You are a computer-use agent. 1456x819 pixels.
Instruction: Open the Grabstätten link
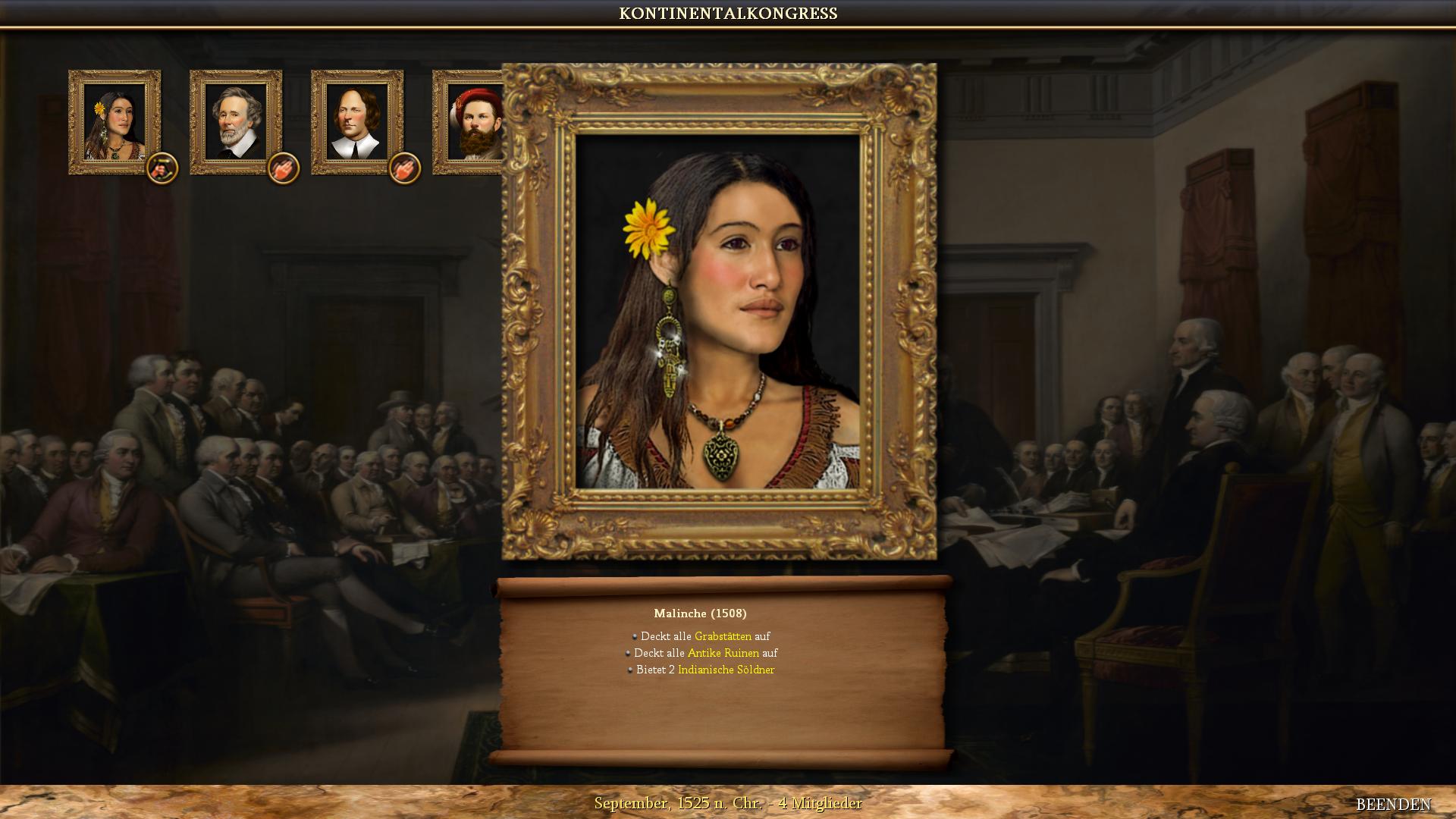coord(723,636)
